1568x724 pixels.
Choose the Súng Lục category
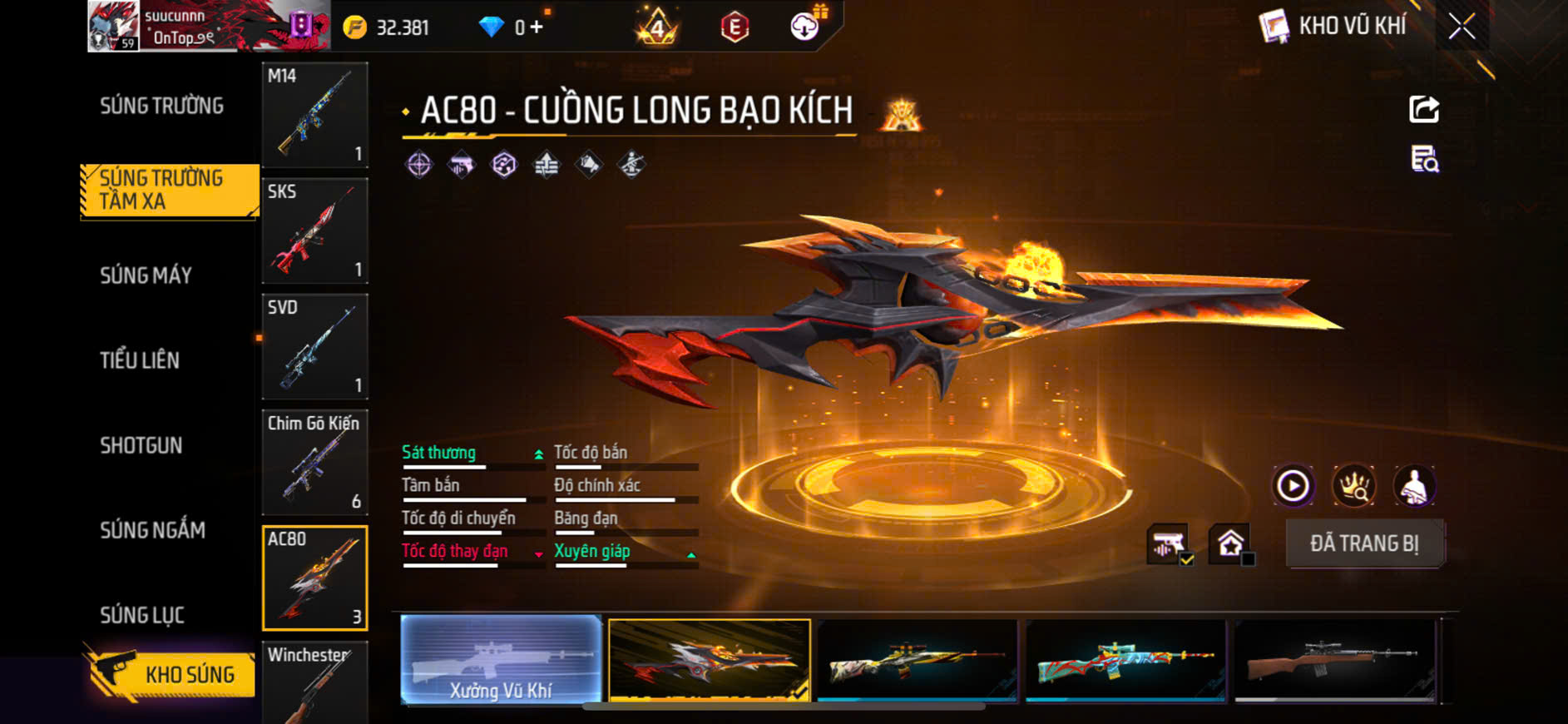tap(141, 615)
